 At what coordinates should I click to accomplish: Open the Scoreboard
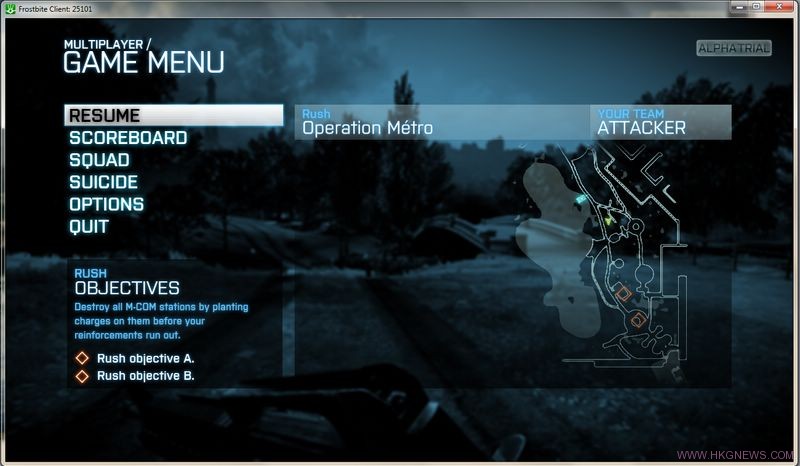click(128, 138)
